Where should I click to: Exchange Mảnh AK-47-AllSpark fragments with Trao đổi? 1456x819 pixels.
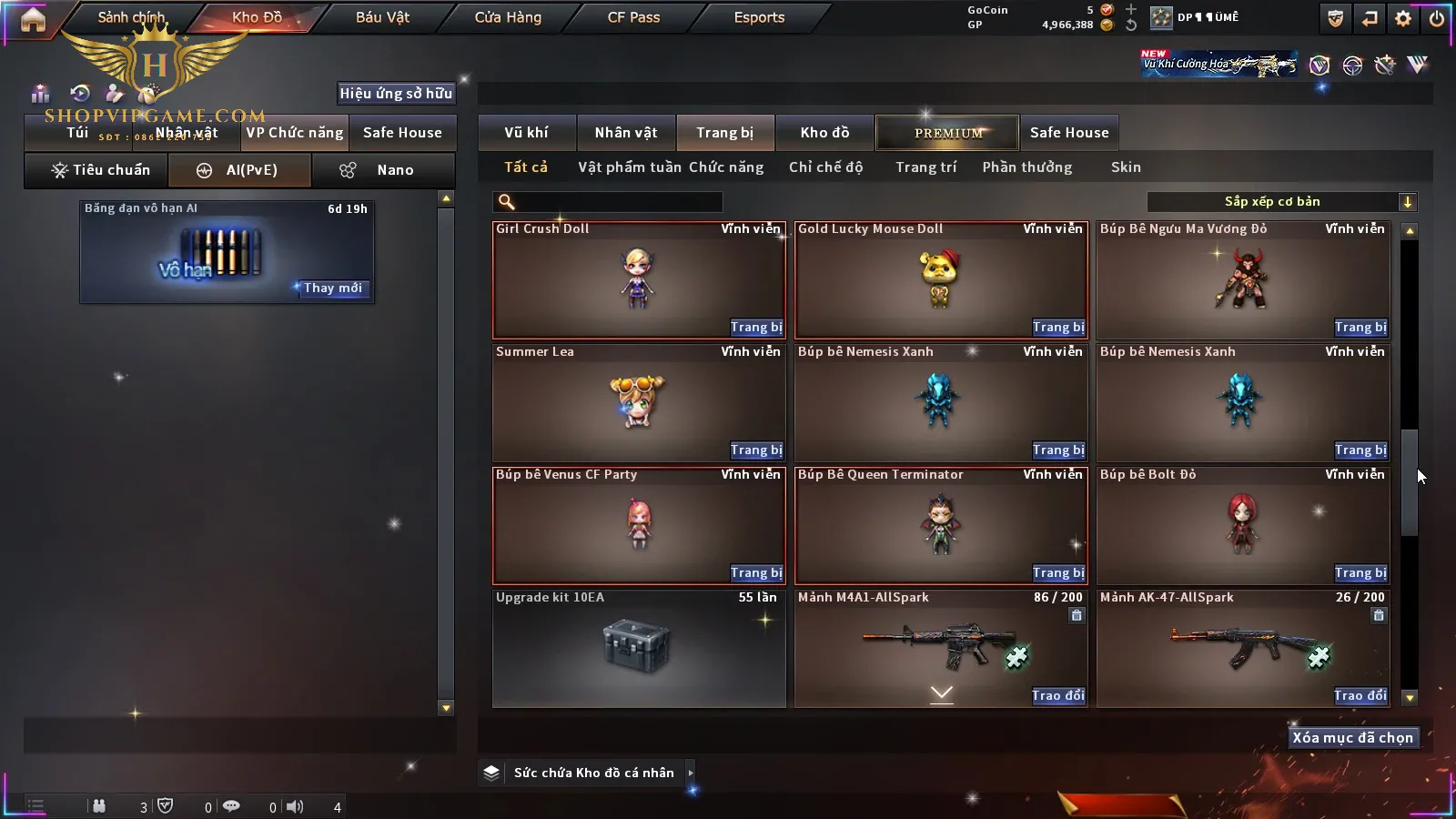click(1360, 696)
